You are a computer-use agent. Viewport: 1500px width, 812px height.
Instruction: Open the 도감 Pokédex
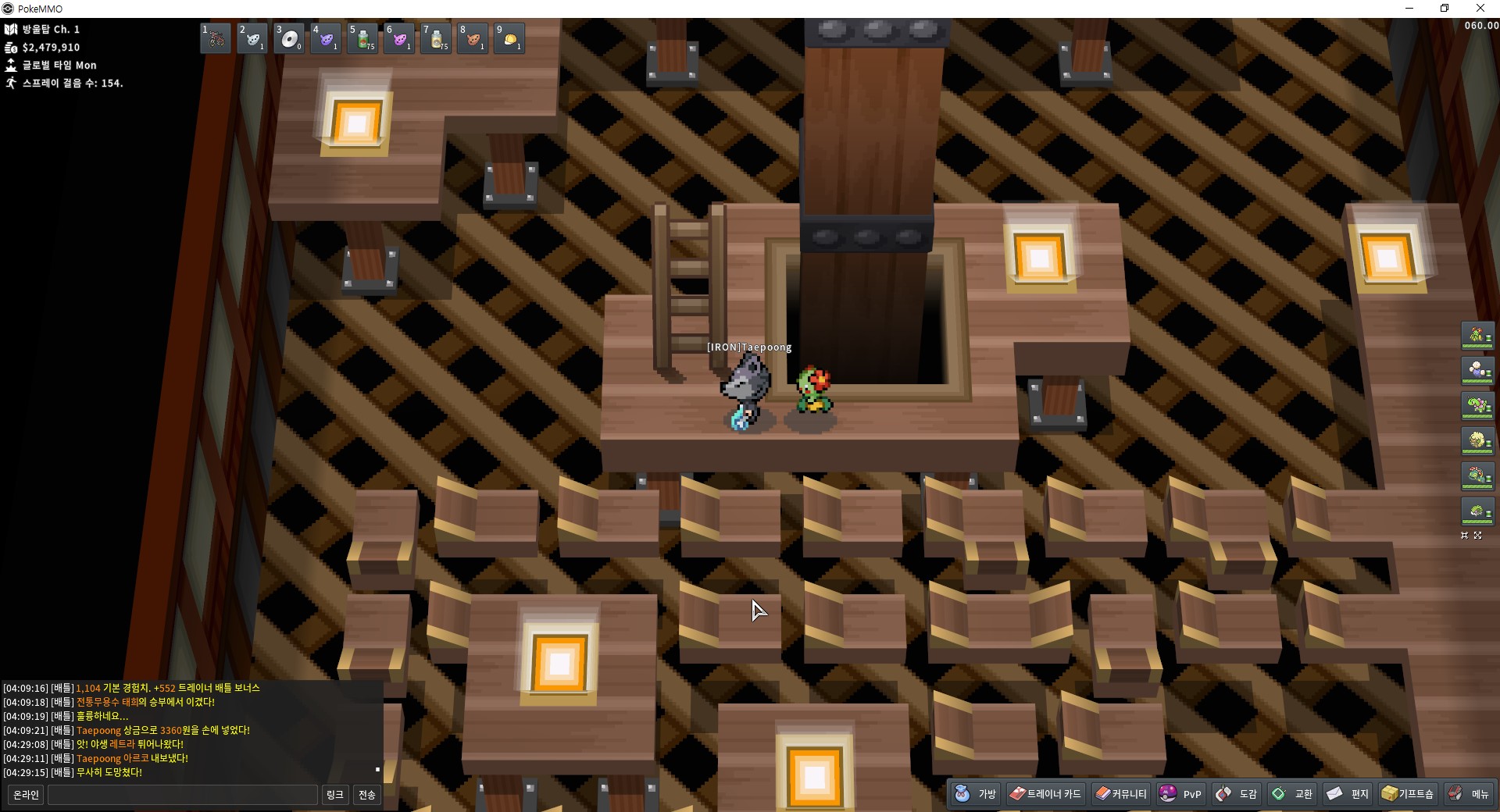click(1237, 794)
